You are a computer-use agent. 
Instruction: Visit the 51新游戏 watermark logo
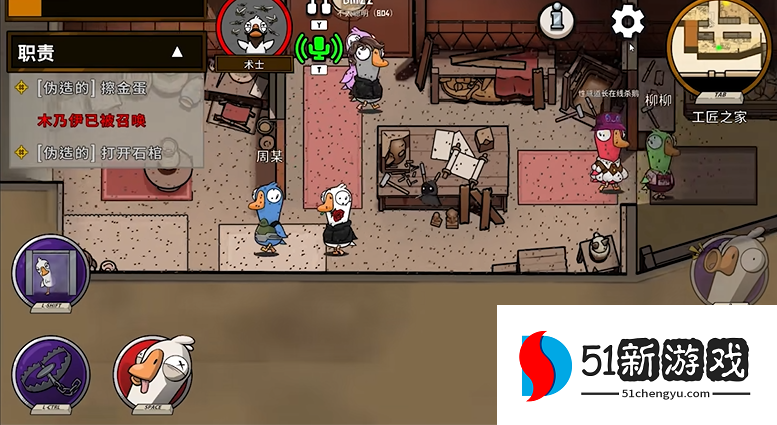pos(635,364)
